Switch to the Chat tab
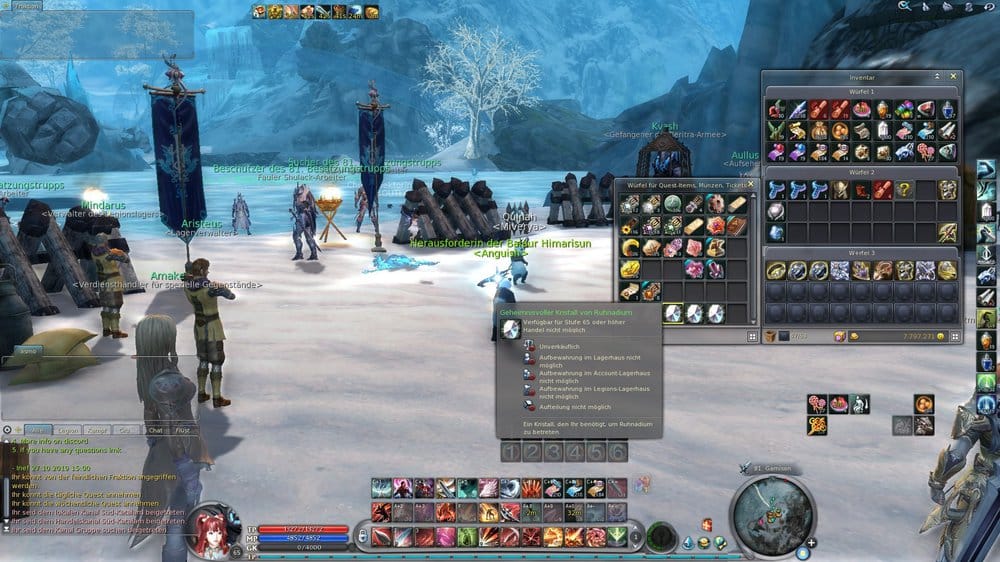Image resolution: width=1000 pixels, height=562 pixels. point(154,430)
